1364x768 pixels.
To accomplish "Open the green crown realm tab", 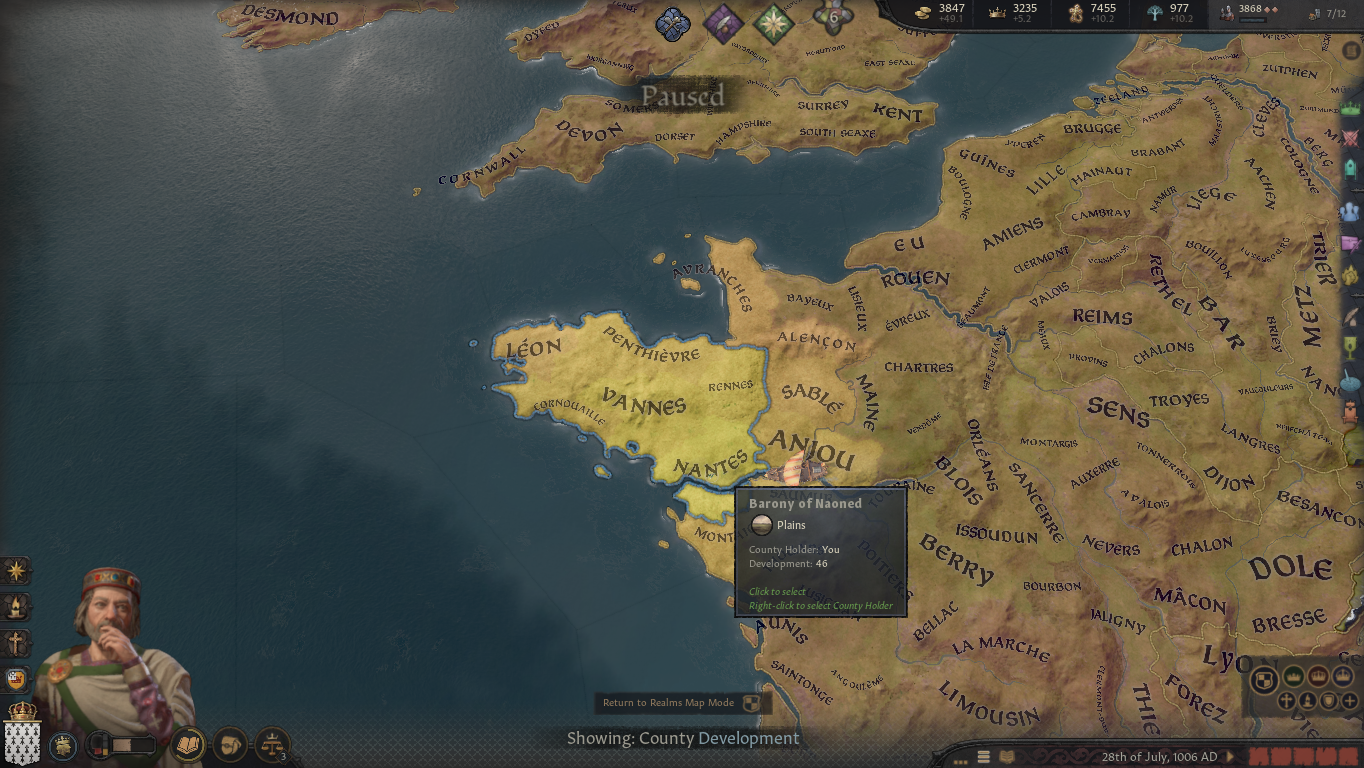I will tap(1351, 108).
